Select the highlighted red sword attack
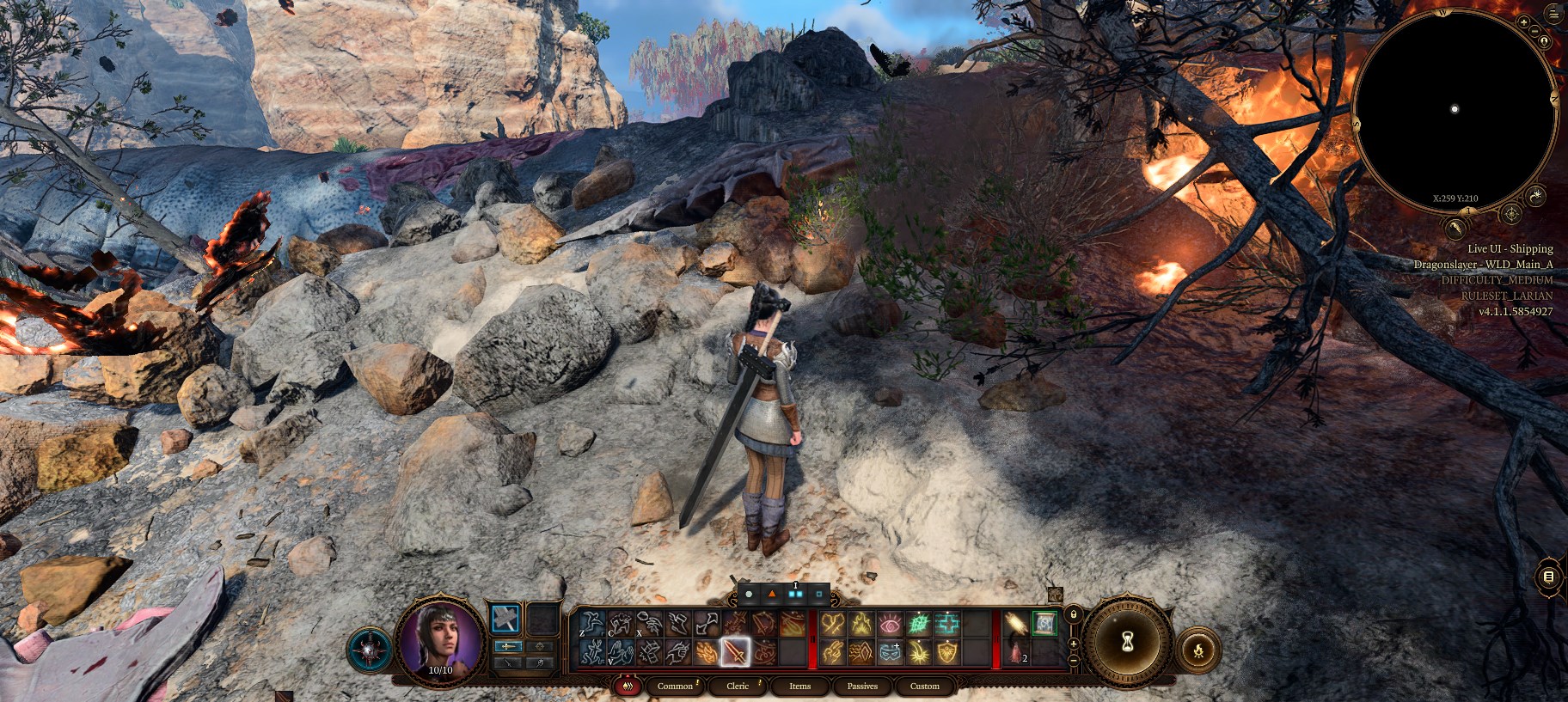Image resolution: width=1568 pixels, height=702 pixels. (x=735, y=652)
